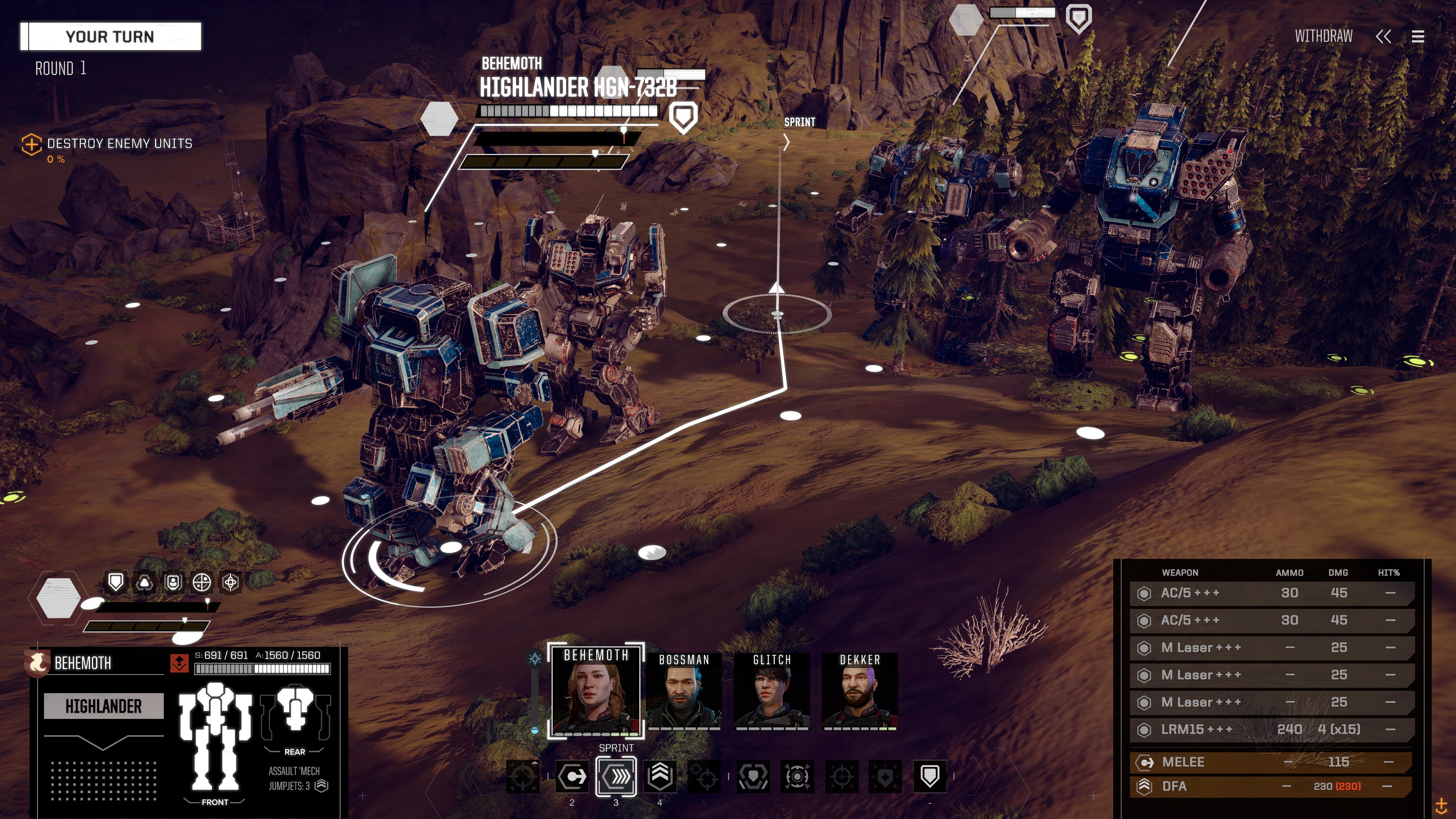Click the Destroy Enemy Units objective
The width and height of the screenshot is (1456, 819).
pos(119,144)
